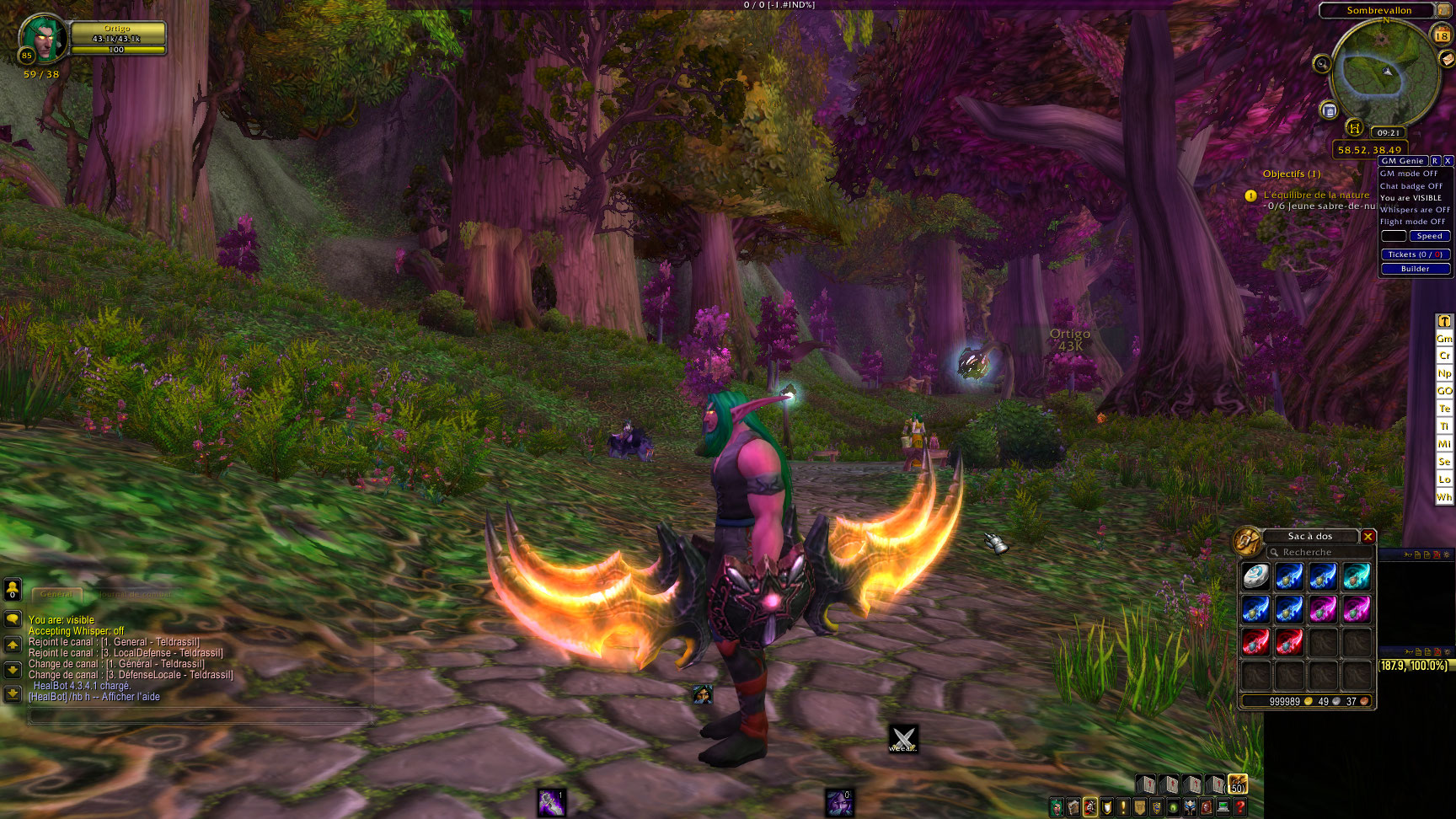The width and height of the screenshot is (1456, 819).
Task: Open the GM Genie Builder
Action: click(x=1416, y=269)
